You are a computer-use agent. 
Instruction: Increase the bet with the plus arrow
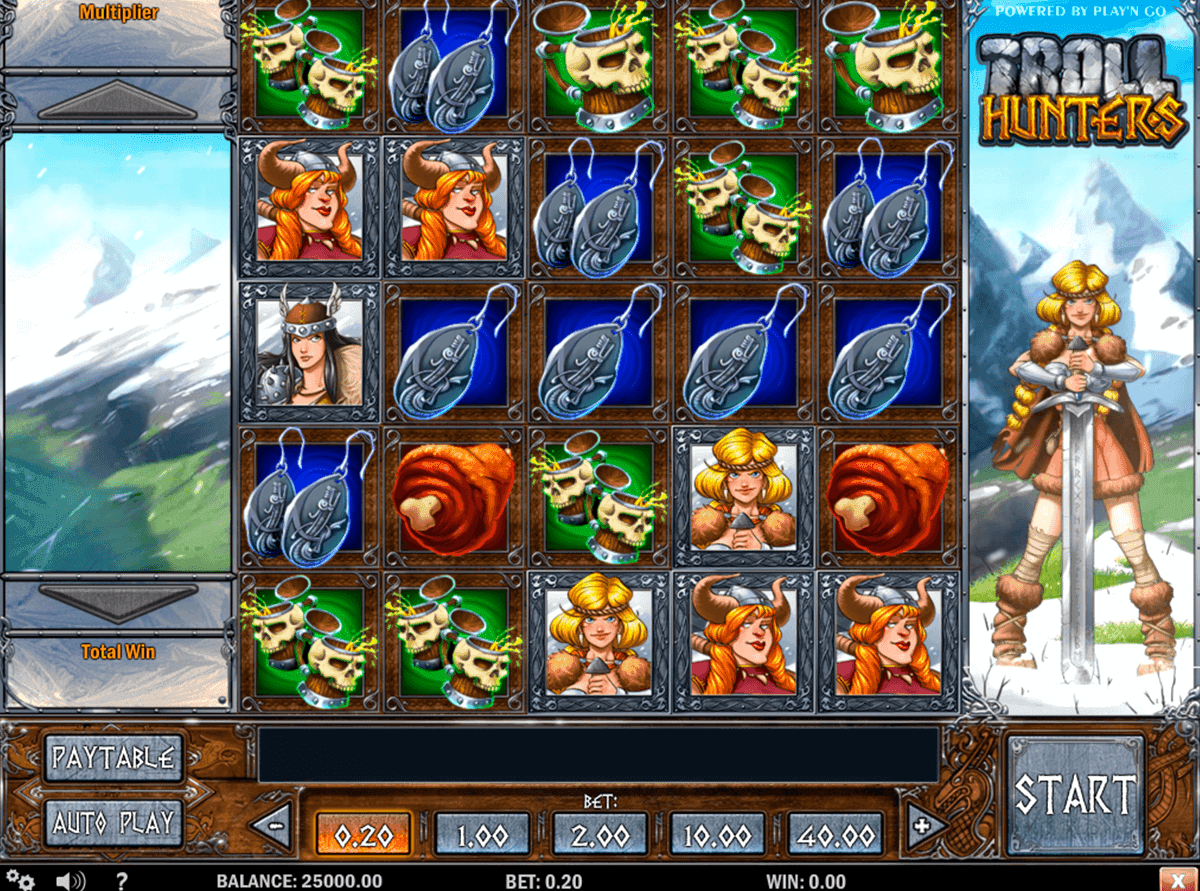[927, 827]
